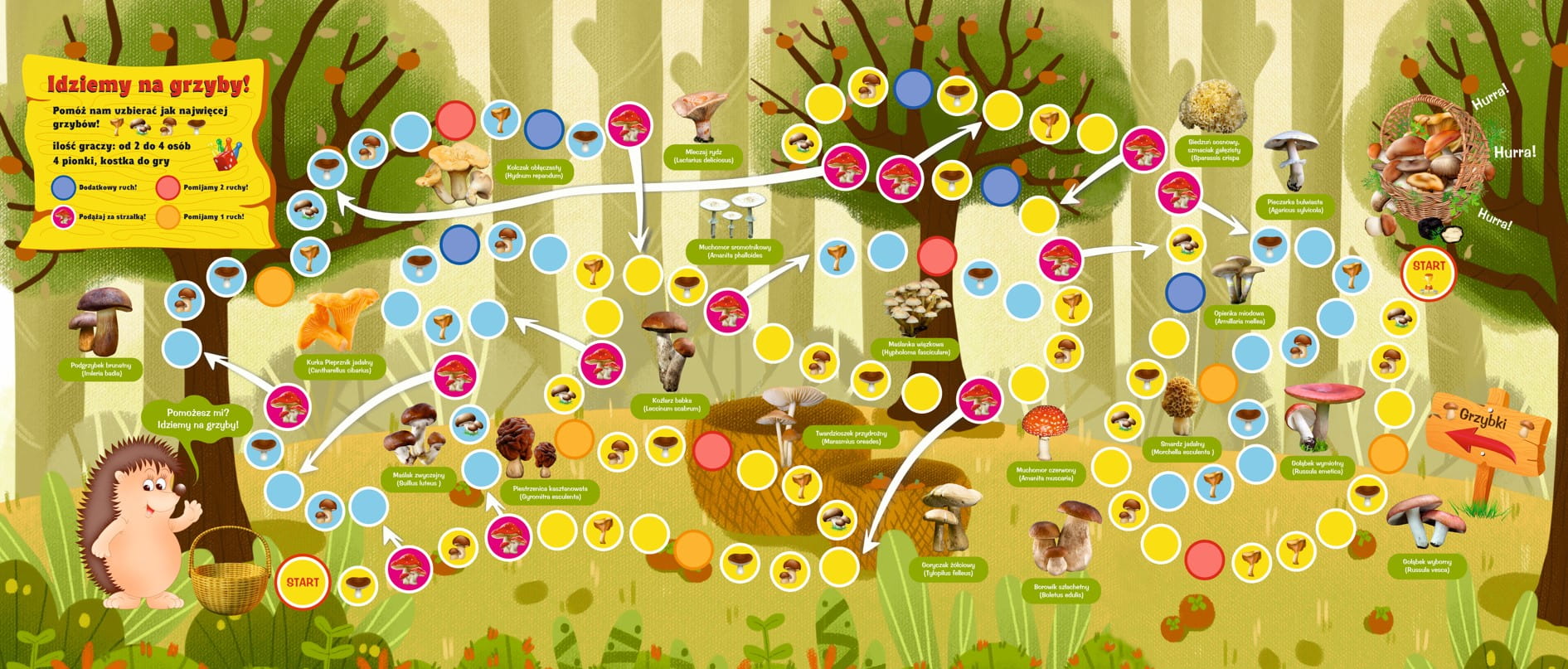
Task: Select the 'Opieńka miodowa' mushroom label
Action: (x=1239, y=317)
